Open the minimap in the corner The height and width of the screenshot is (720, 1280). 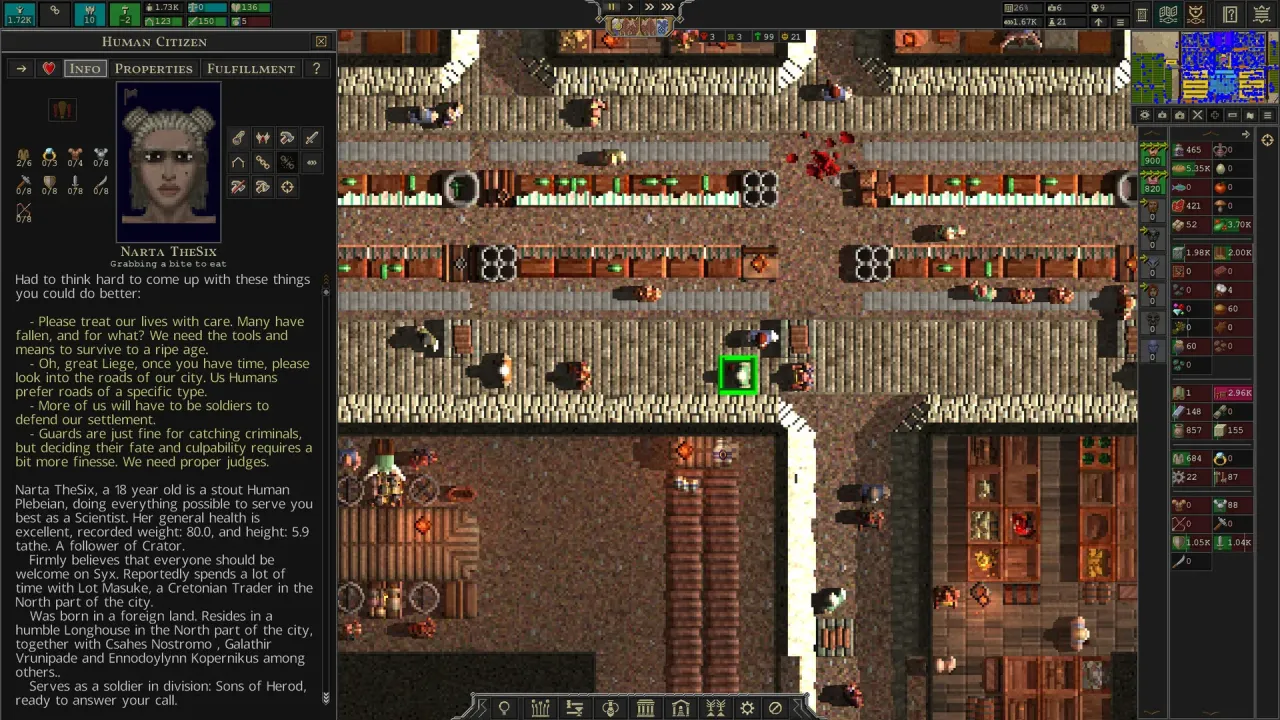1204,67
